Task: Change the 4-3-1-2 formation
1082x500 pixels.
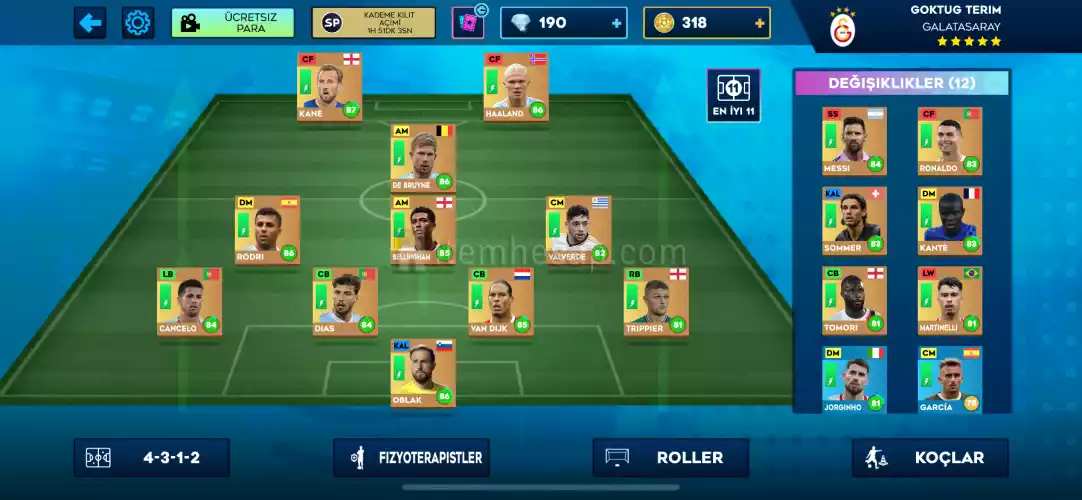Action: tap(152, 458)
